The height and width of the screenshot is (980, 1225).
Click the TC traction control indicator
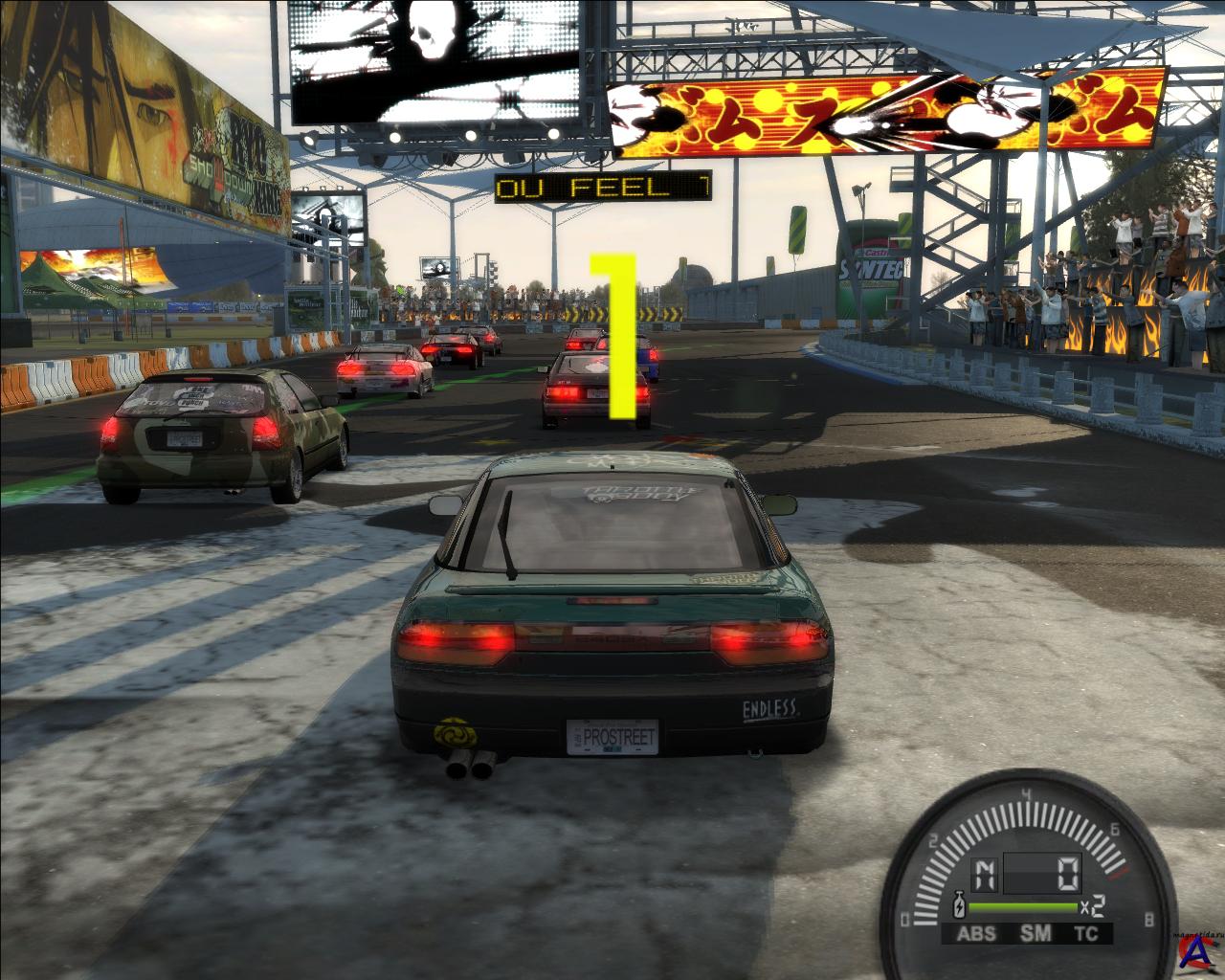pyautogui.click(x=1085, y=933)
